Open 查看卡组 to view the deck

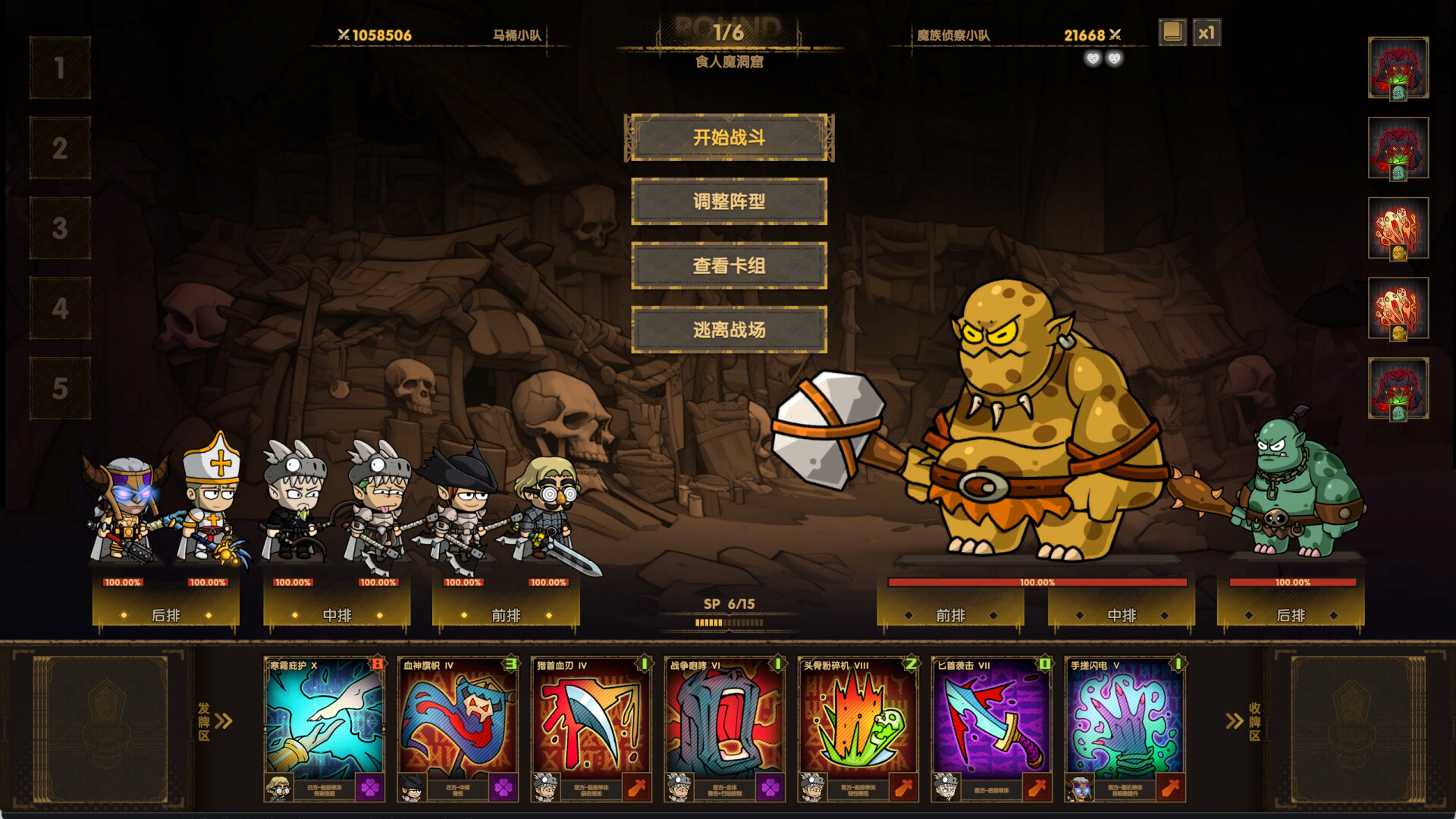tap(730, 266)
